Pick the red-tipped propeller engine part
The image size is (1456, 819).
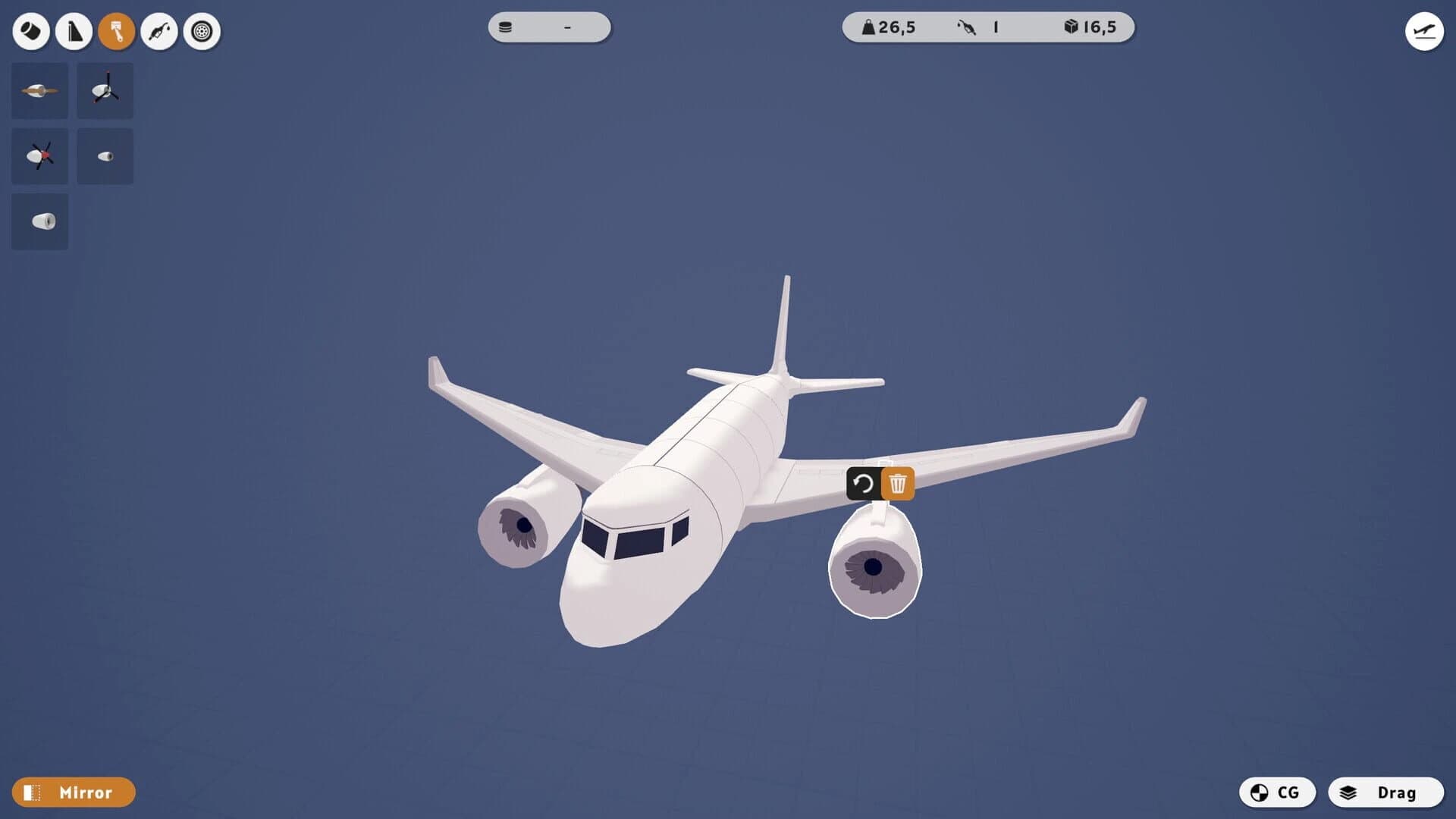pos(39,155)
